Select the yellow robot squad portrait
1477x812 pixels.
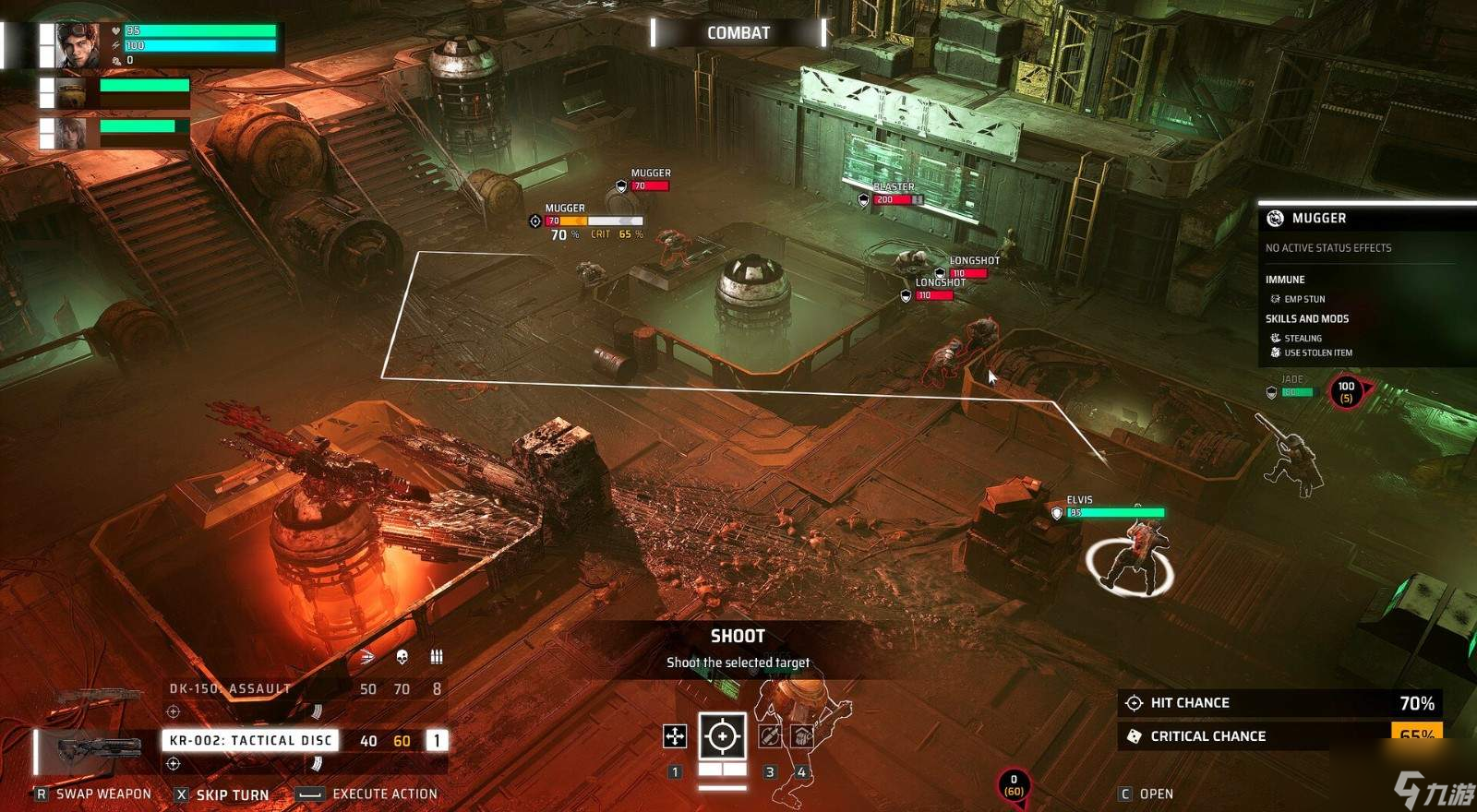(x=71, y=93)
